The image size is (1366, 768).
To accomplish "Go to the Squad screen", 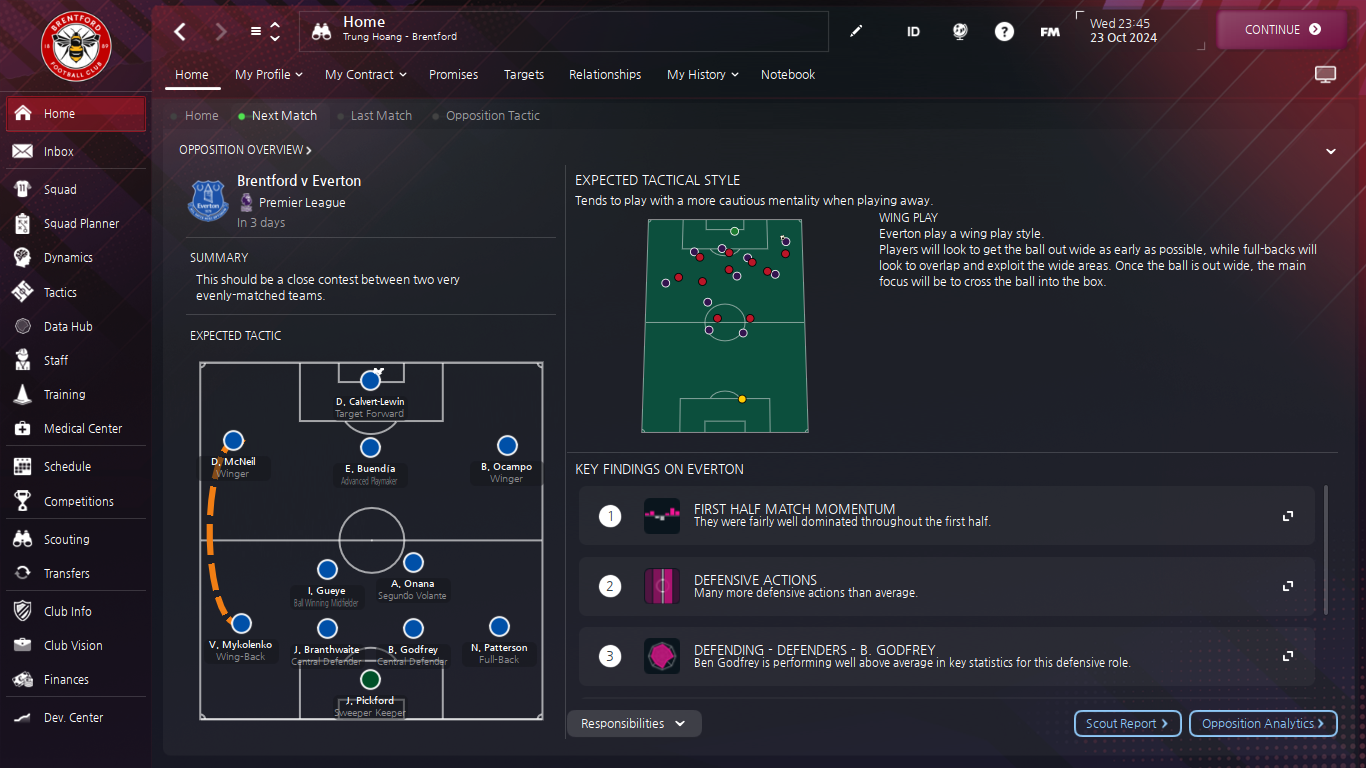I will point(60,190).
